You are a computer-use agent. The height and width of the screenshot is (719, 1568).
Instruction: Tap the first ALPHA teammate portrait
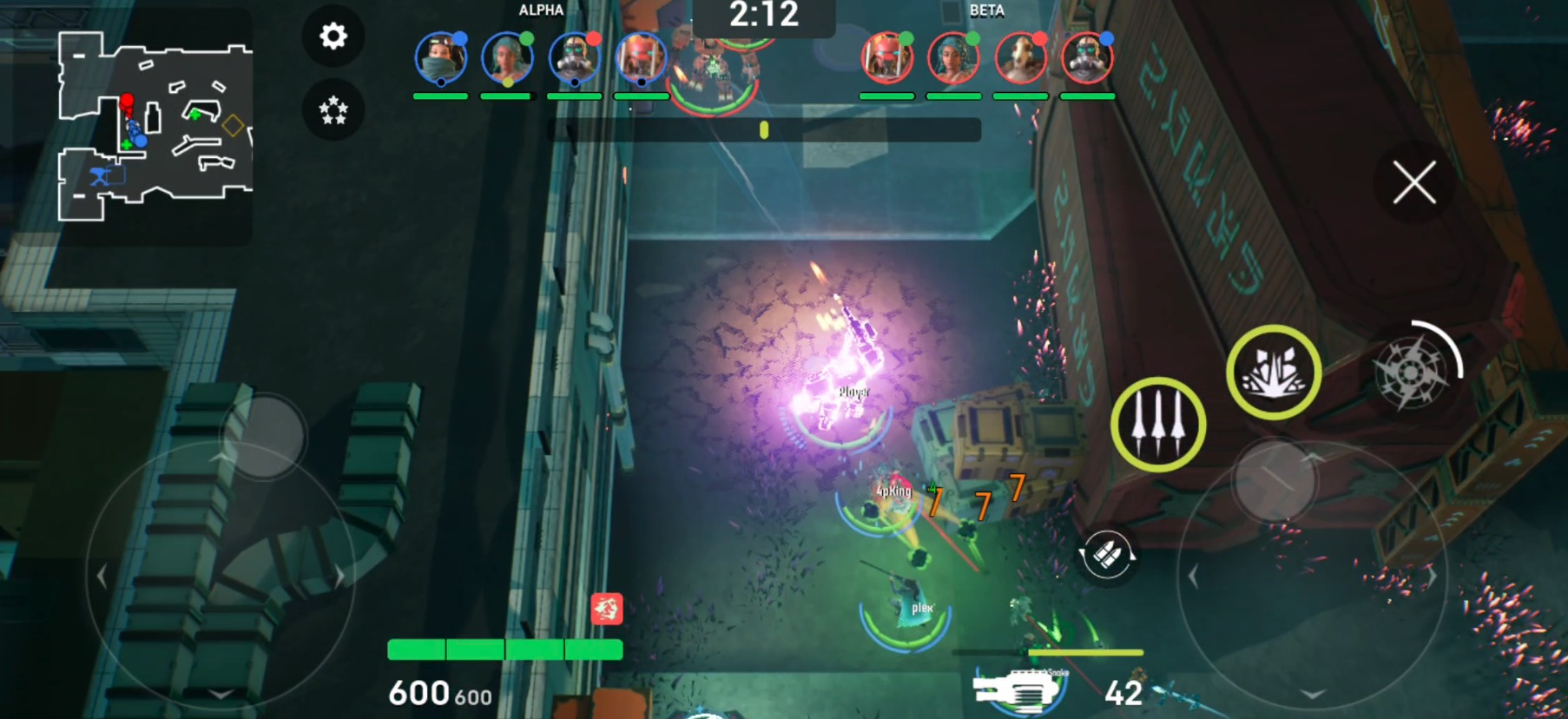(441, 59)
